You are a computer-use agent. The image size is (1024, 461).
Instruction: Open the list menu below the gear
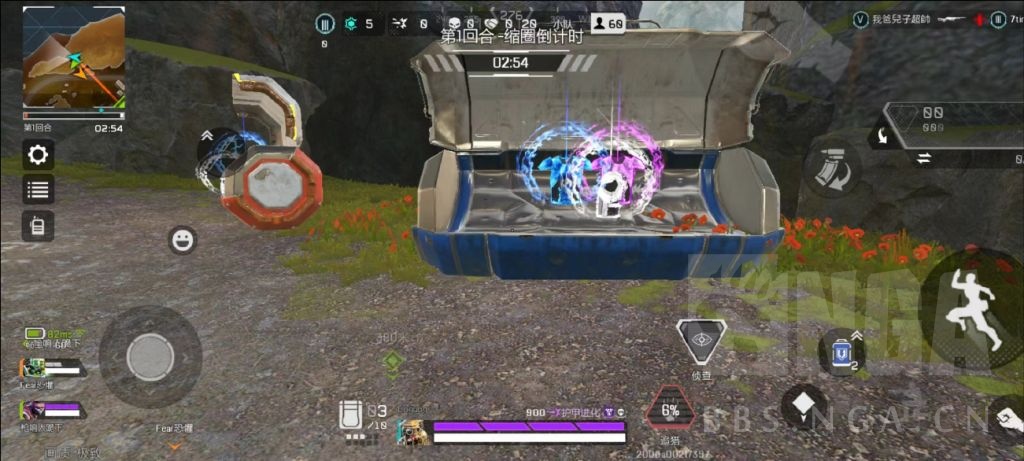[39, 190]
